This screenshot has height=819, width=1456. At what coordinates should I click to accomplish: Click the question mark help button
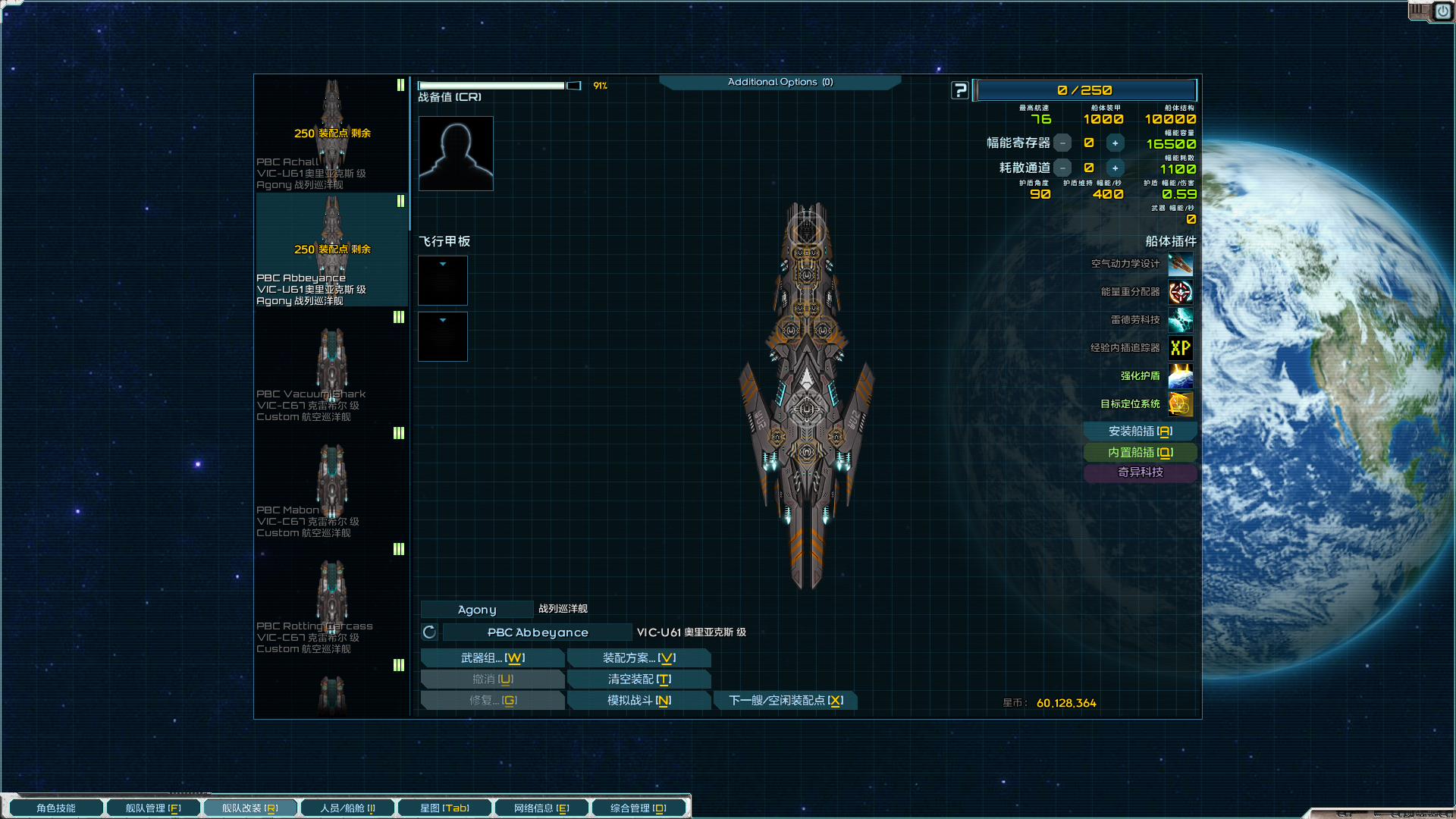(x=960, y=91)
